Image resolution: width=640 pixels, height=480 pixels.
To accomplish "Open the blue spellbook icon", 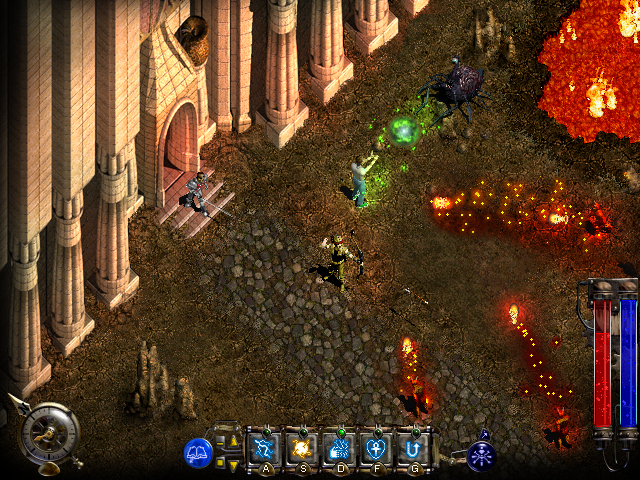I will click(198, 453).
